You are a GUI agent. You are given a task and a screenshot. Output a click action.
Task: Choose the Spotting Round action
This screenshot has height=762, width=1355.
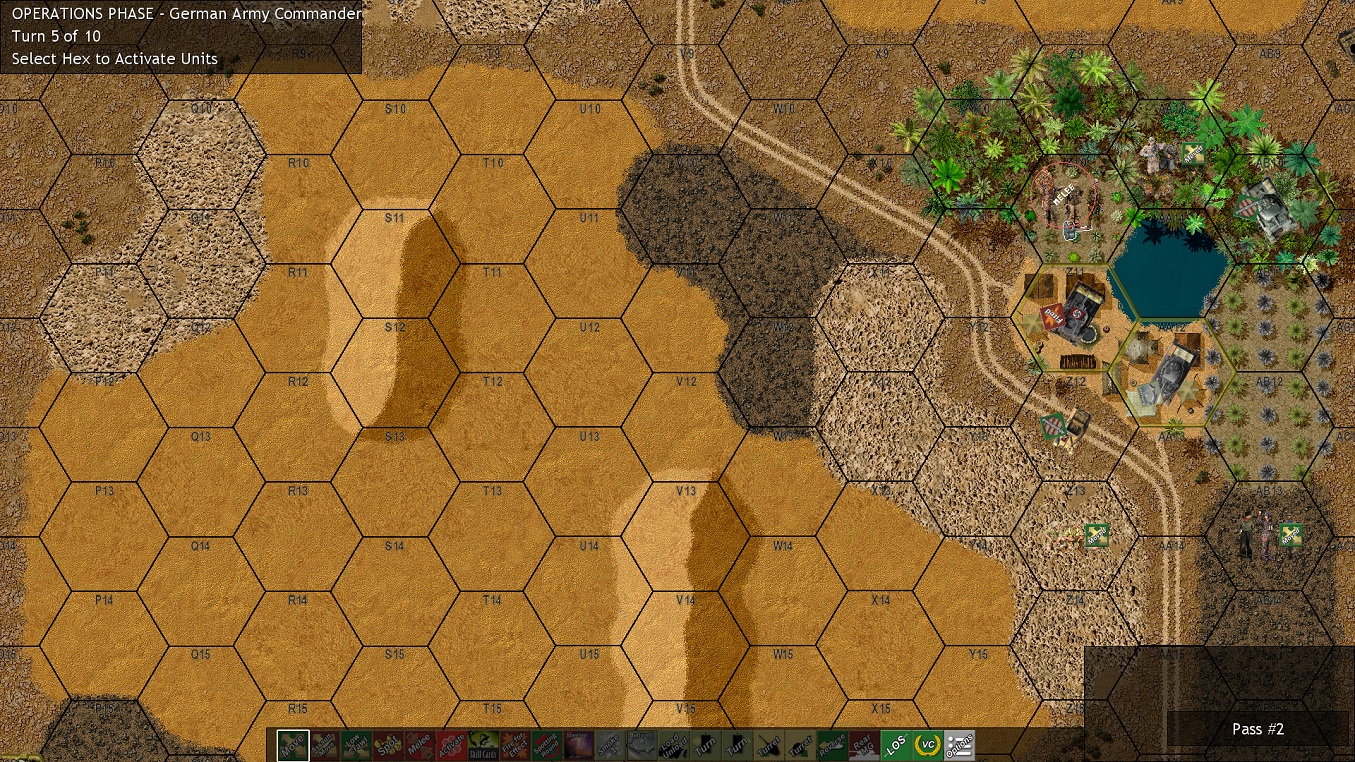pos(547,745)
